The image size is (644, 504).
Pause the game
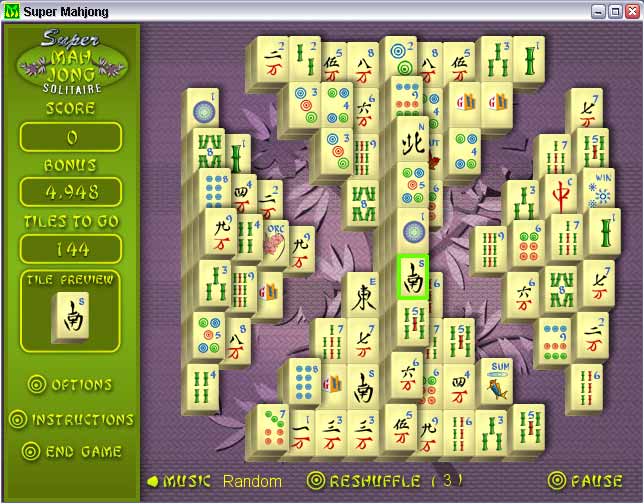point(590,481)
